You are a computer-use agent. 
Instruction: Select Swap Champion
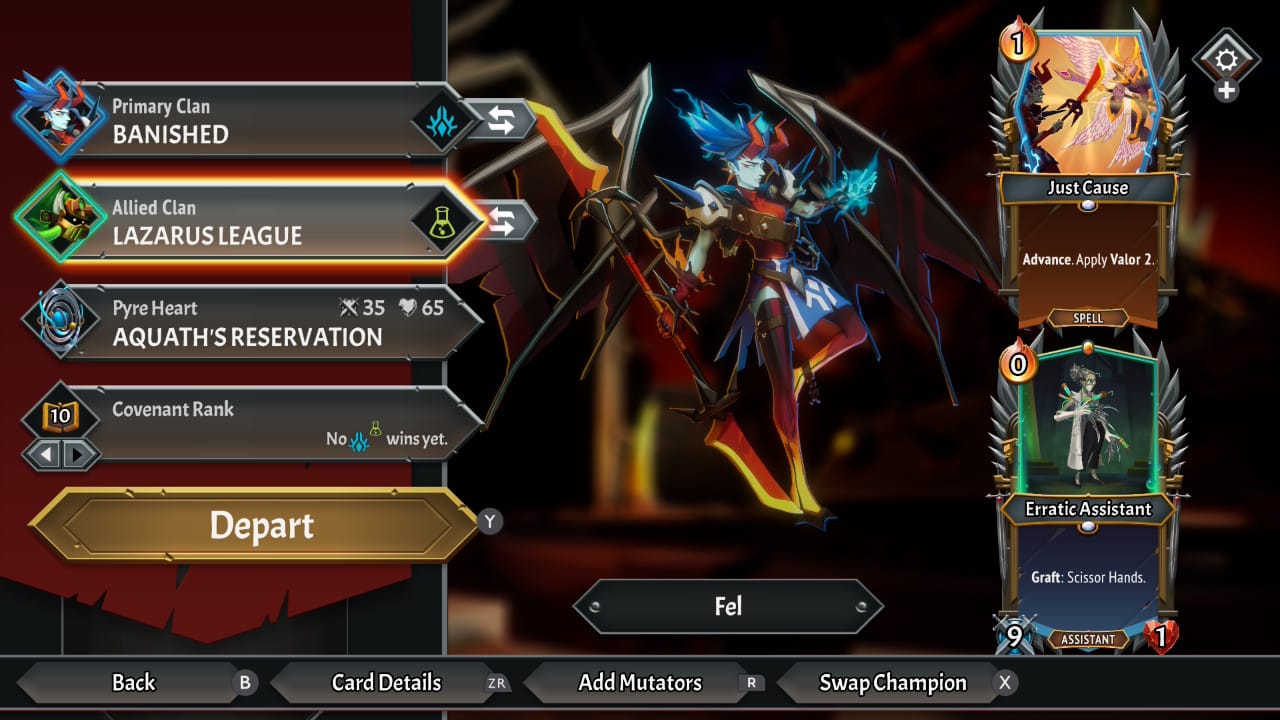pos(893,683)
